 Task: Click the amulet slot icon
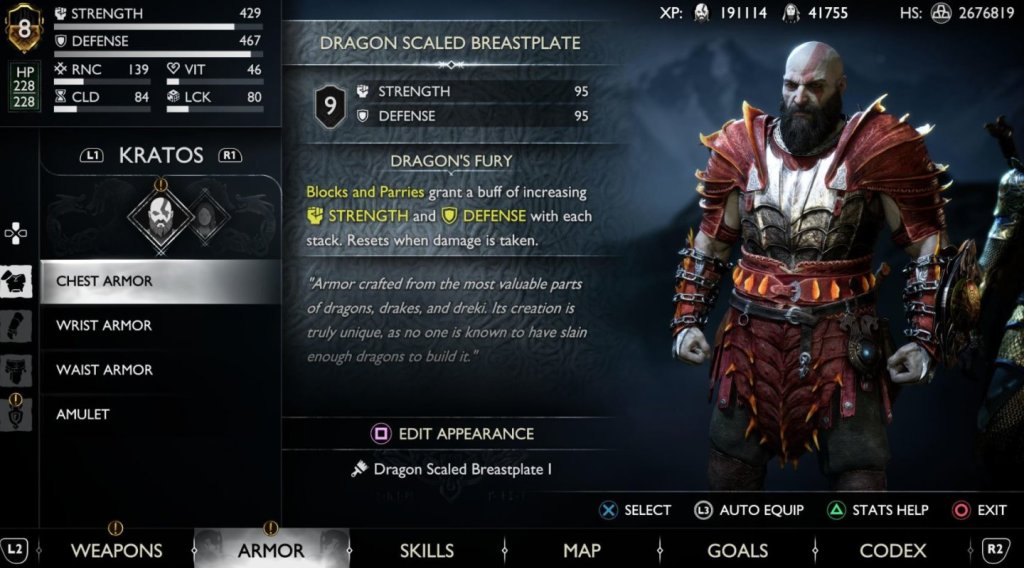[x=17, y=414]
